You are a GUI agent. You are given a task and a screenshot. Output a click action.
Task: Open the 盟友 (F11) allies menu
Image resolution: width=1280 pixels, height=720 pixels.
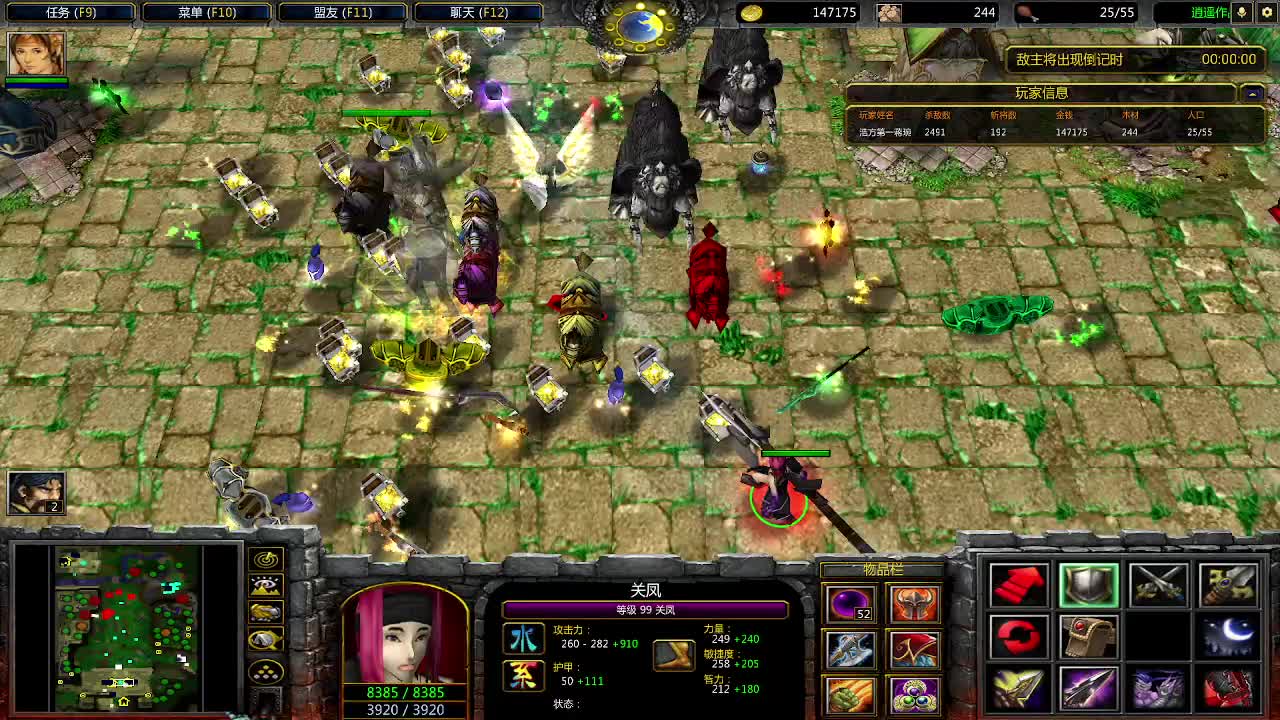tap(342, 13)
